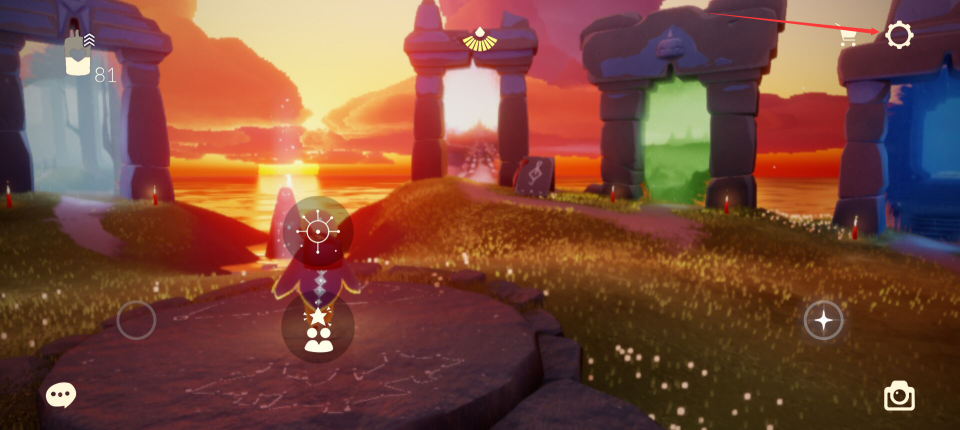
Task: Open the shopping cart store
Action: 848,36
